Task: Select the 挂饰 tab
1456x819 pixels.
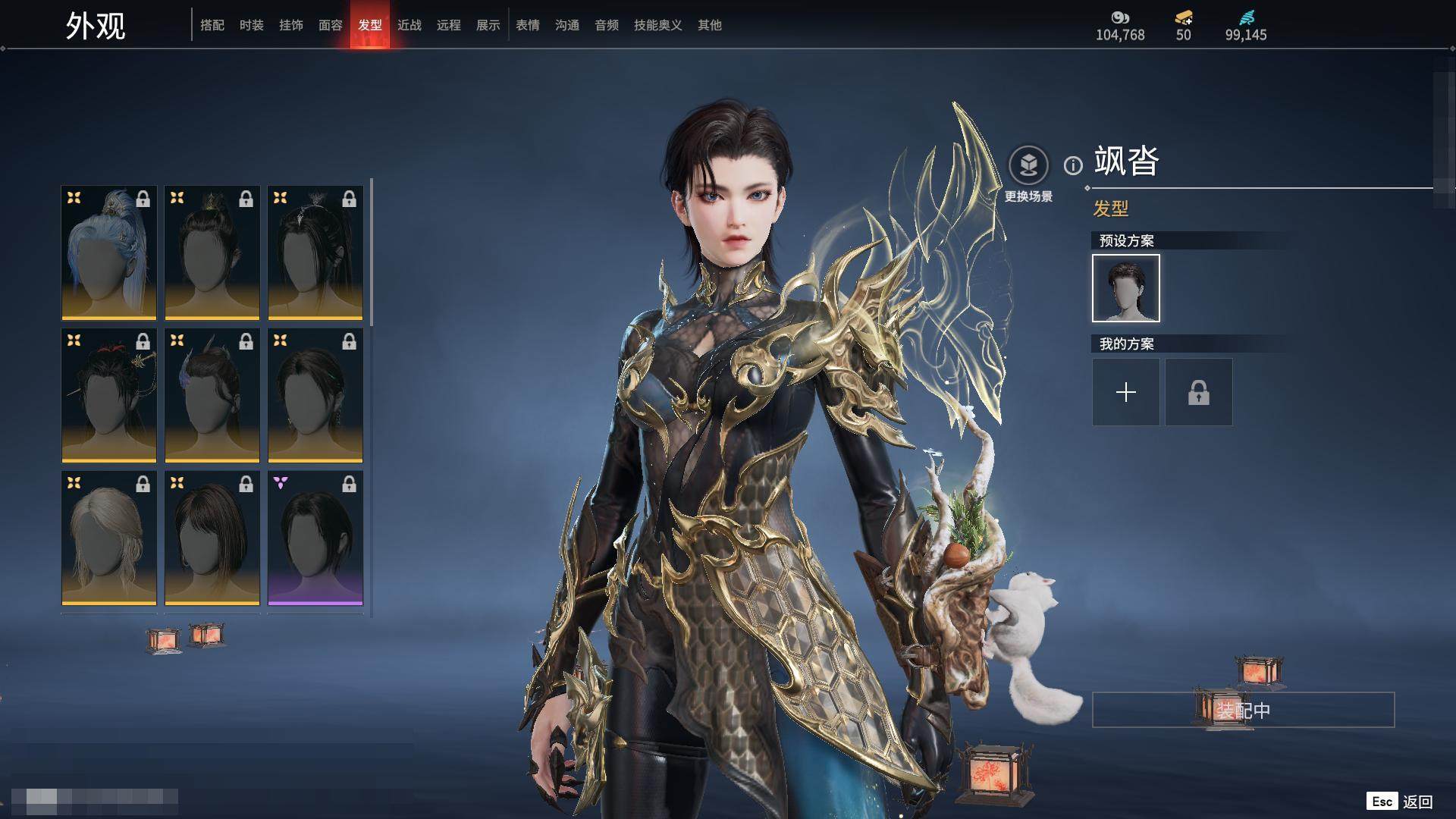Action: [x=291, y=25]
